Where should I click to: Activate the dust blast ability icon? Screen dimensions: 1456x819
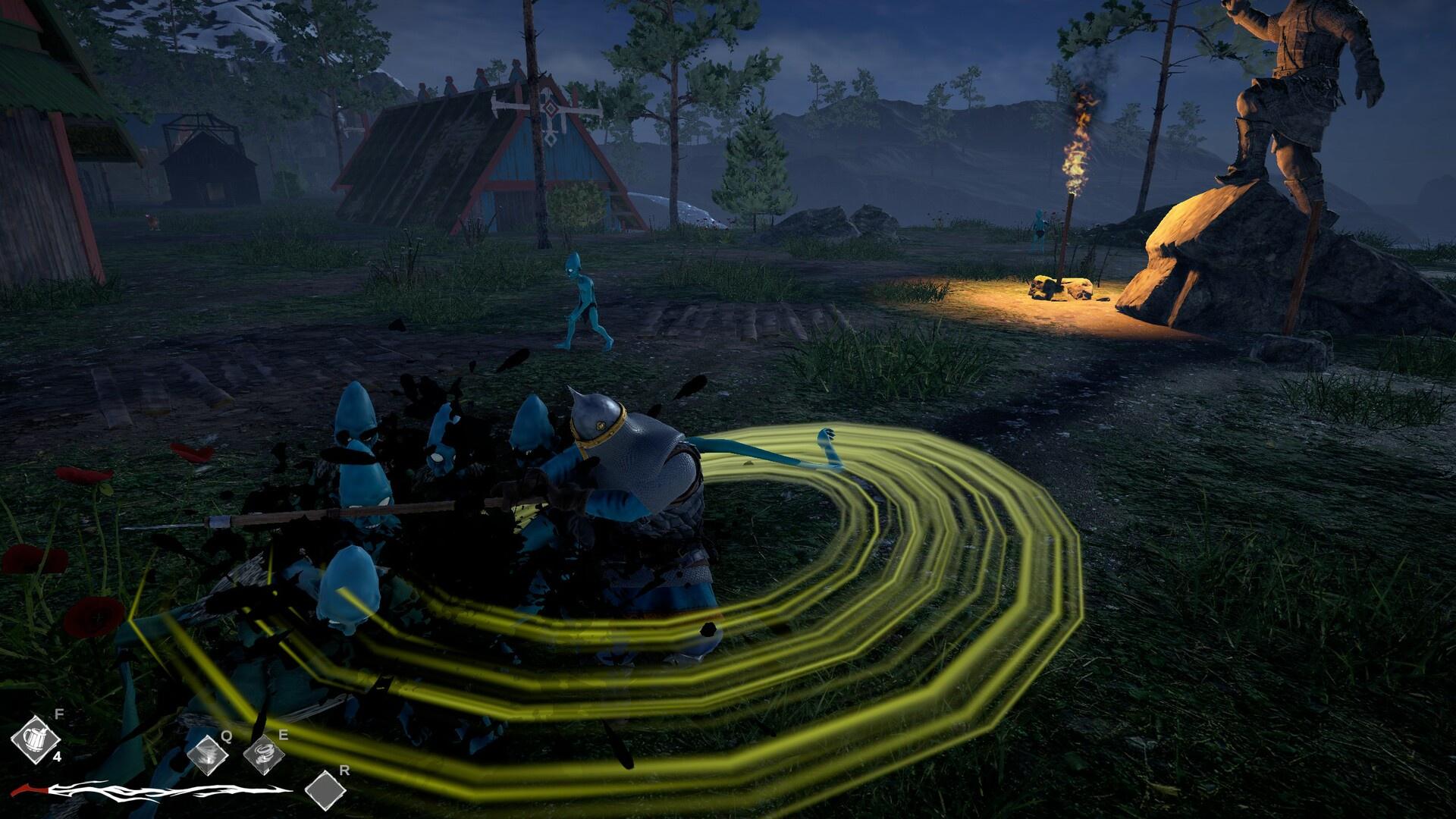click(208, 756)
